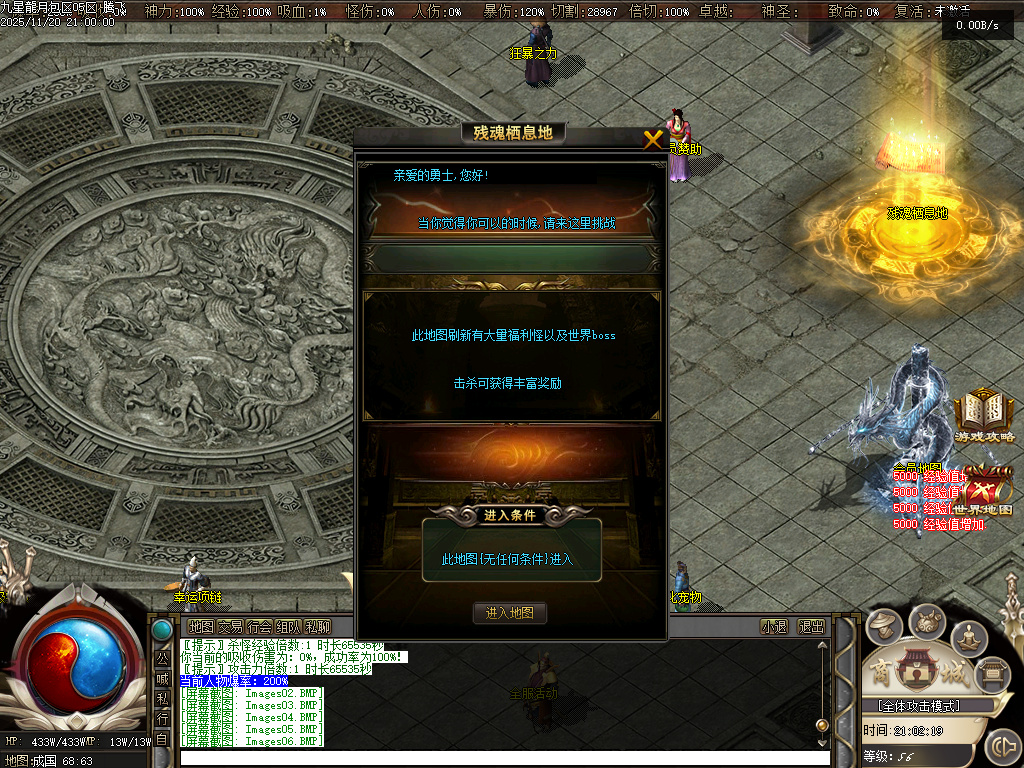
Task: Open the 游戏攻略 game guide book
Action: click(984, 416)
